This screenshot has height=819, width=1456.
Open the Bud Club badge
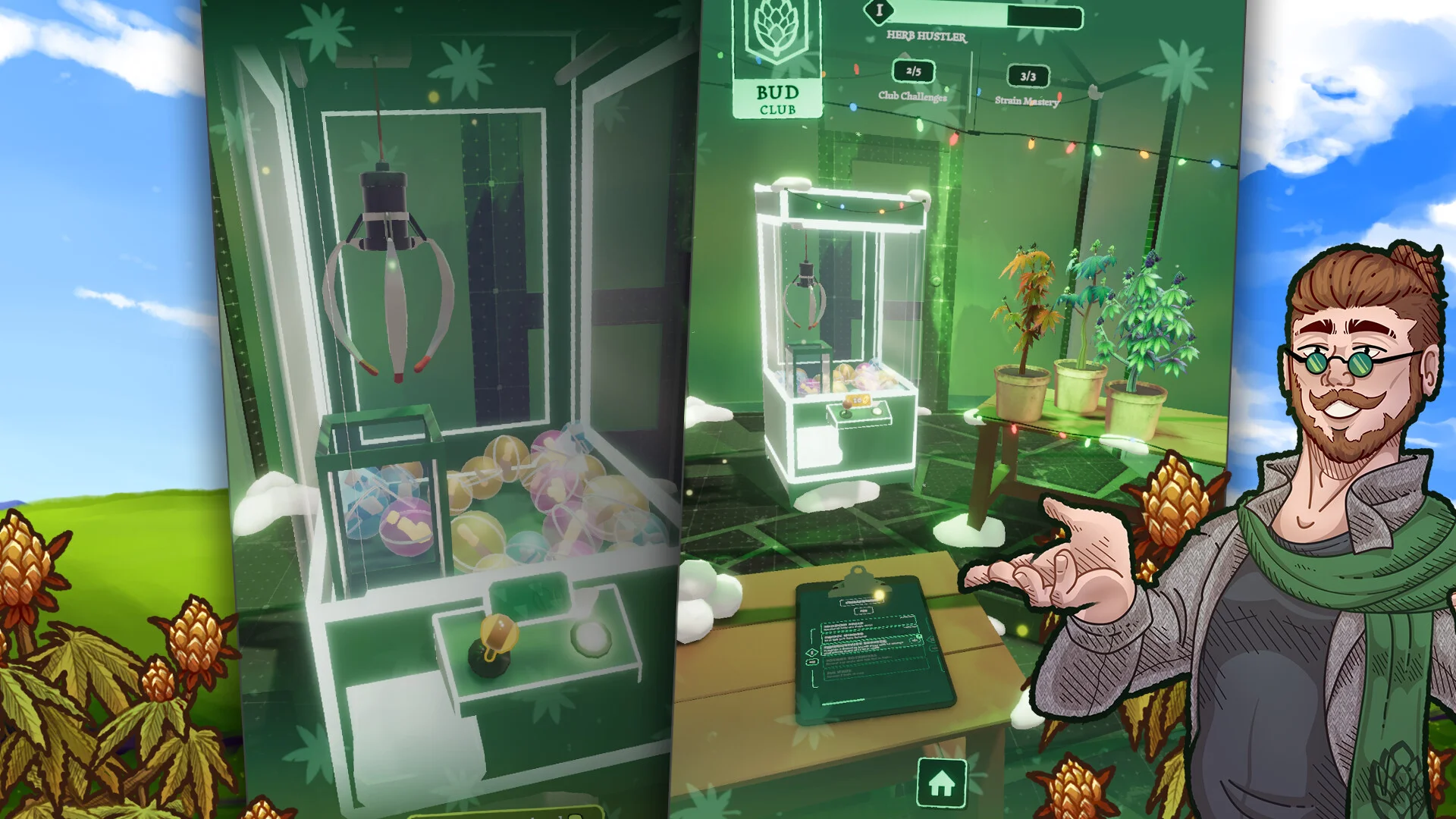777,61
